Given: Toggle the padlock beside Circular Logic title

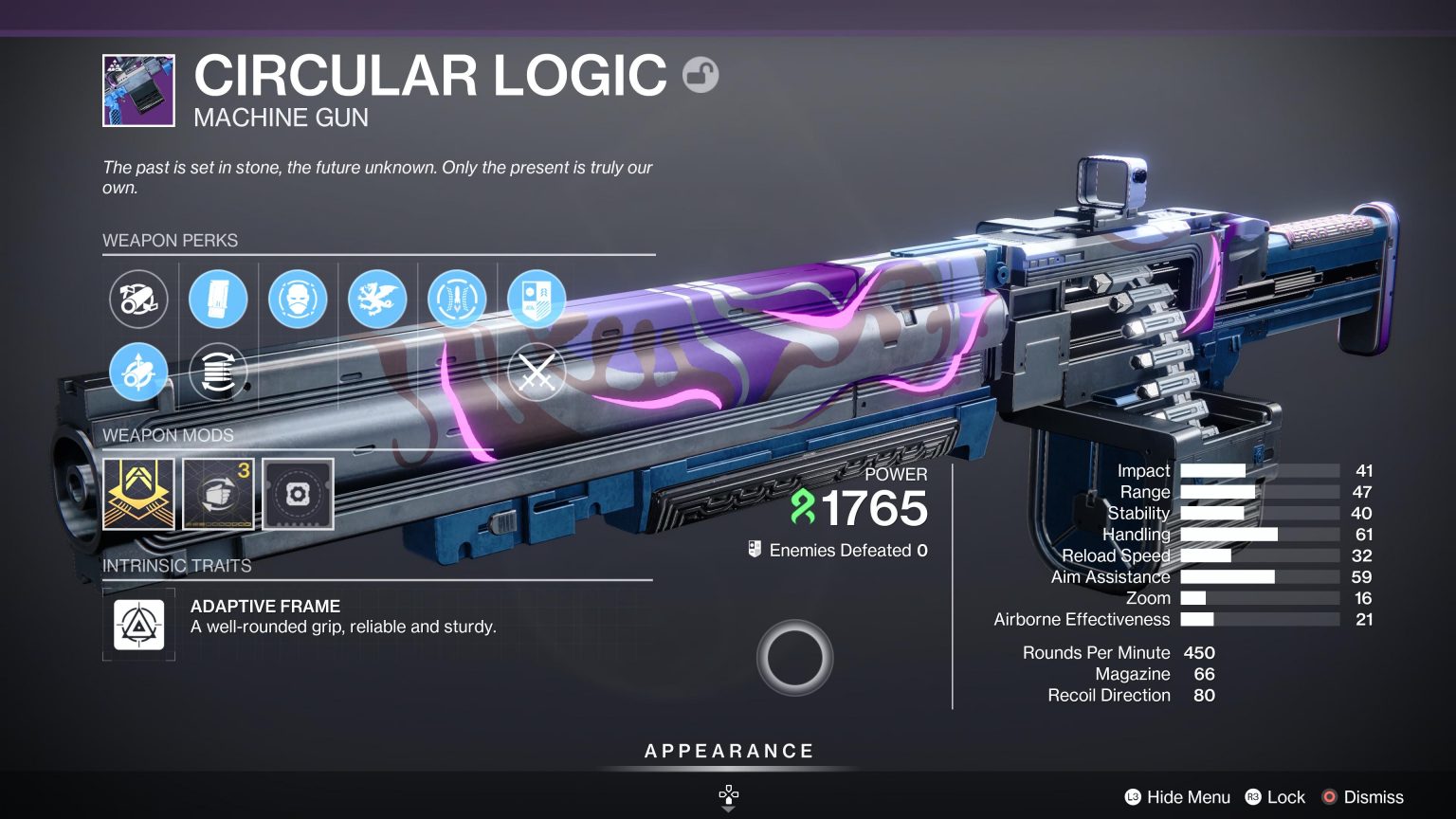Looking at the screenshot, I should click(x=701, y=74).
